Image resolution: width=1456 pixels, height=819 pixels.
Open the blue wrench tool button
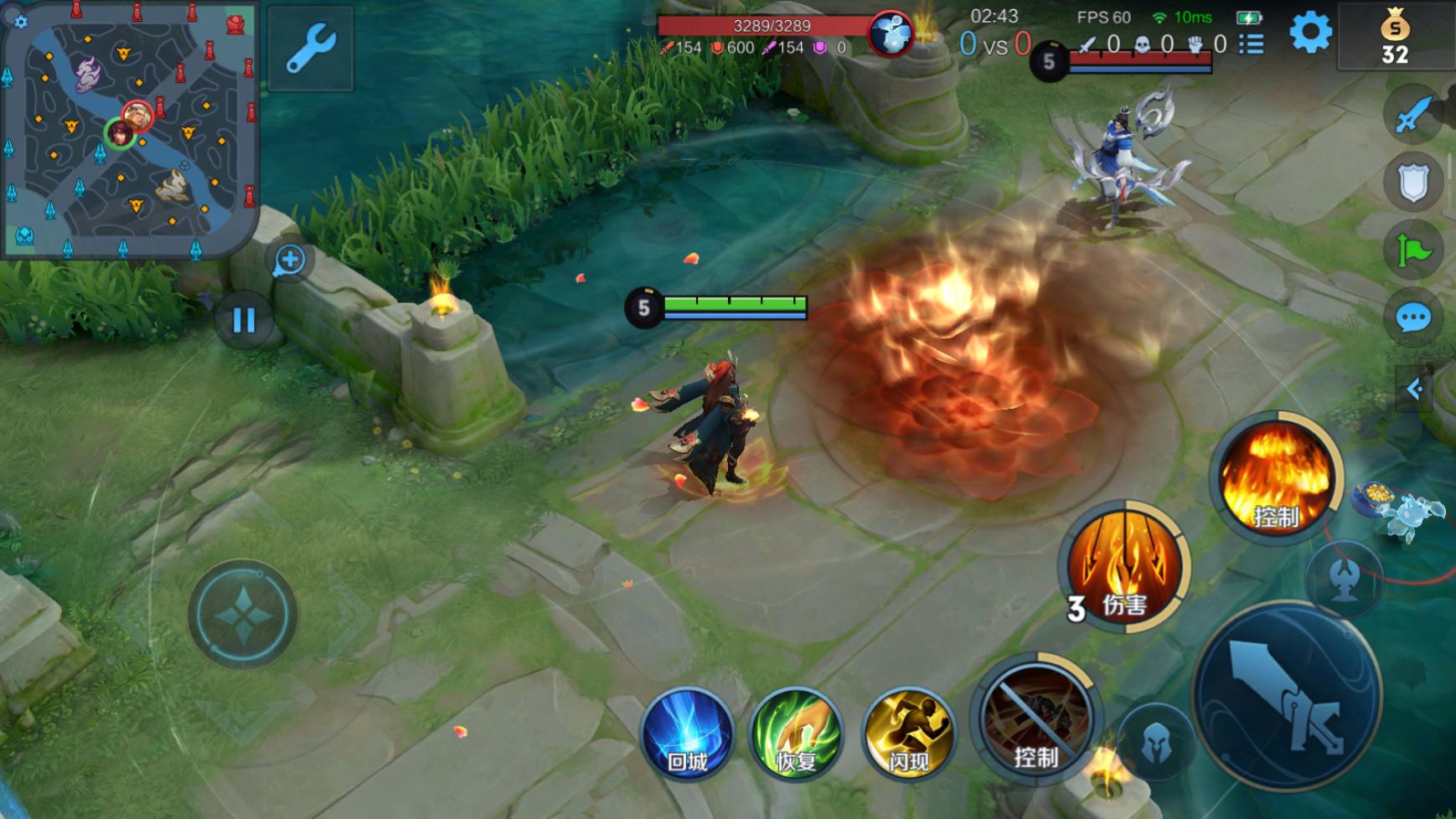[311, 49]
